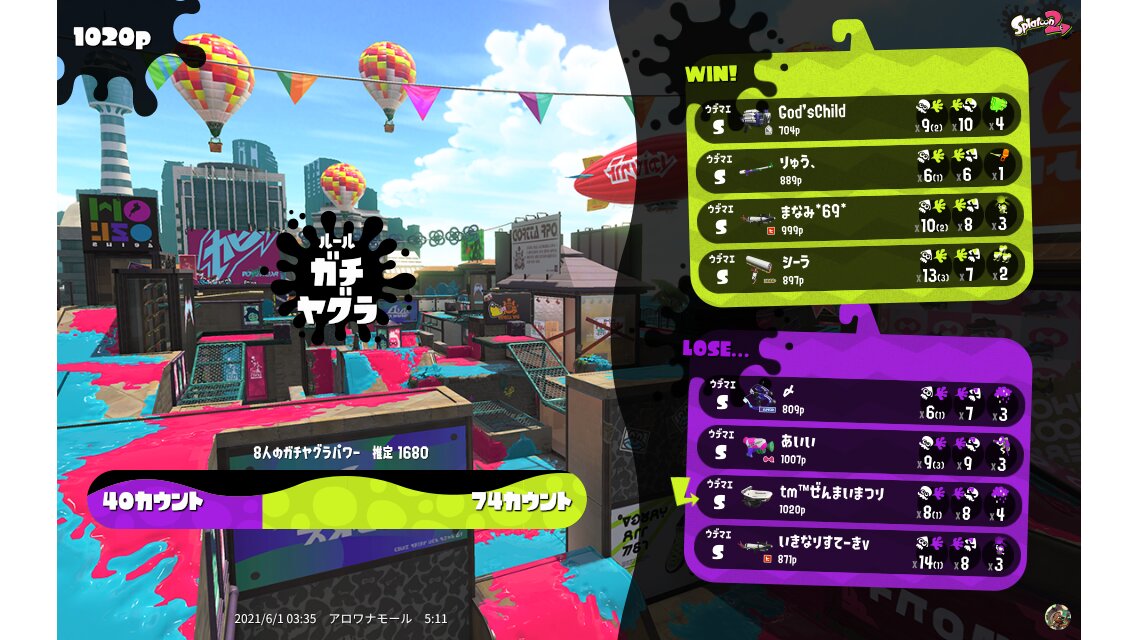Image resolution: width=1138 pixels, height=640 pixels.
Task: Open the round profile avatar icon
Action: click(x=1057, y=616)
